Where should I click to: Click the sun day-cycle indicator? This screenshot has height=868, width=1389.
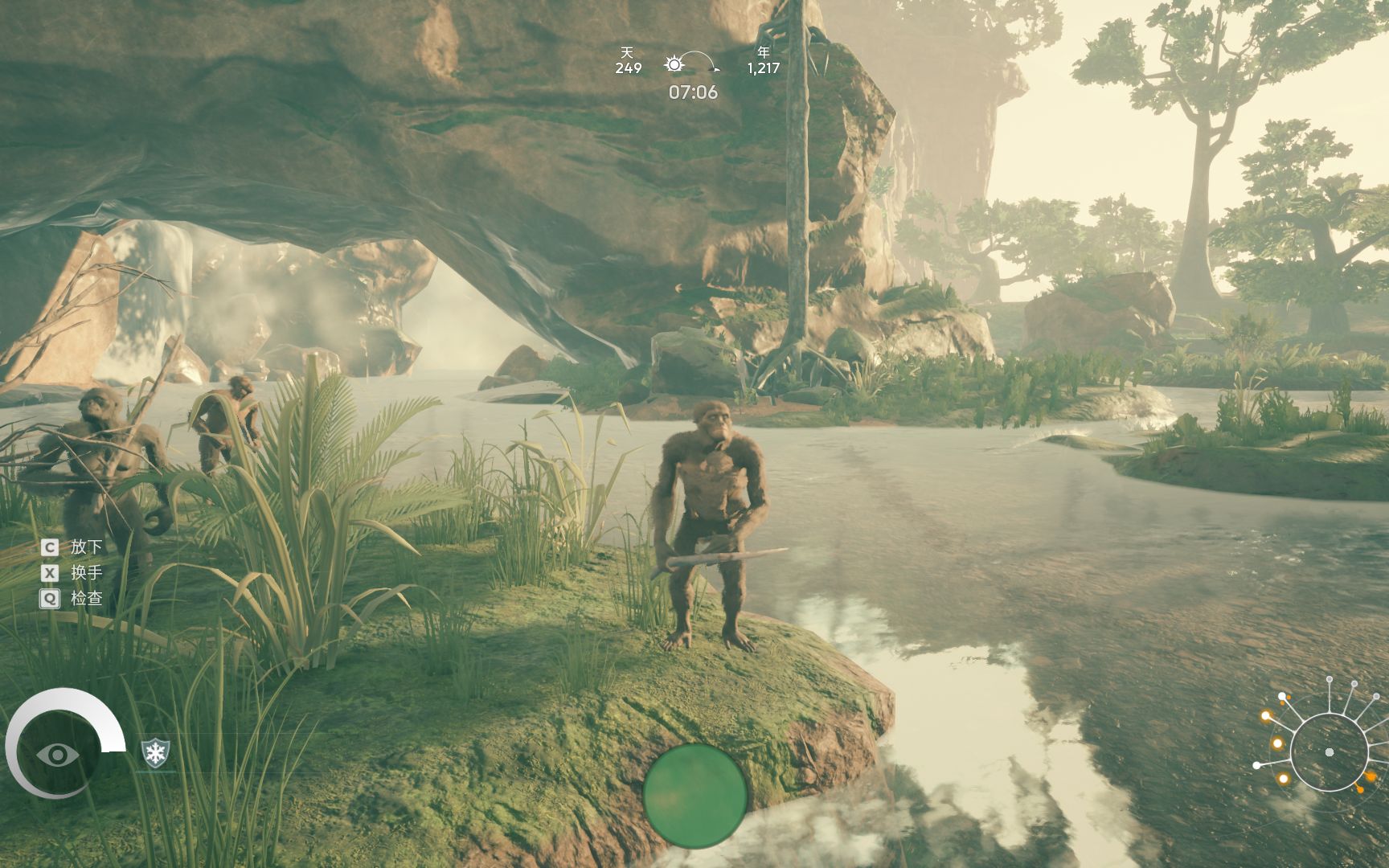pyautogui.click(x=674, y=64)
